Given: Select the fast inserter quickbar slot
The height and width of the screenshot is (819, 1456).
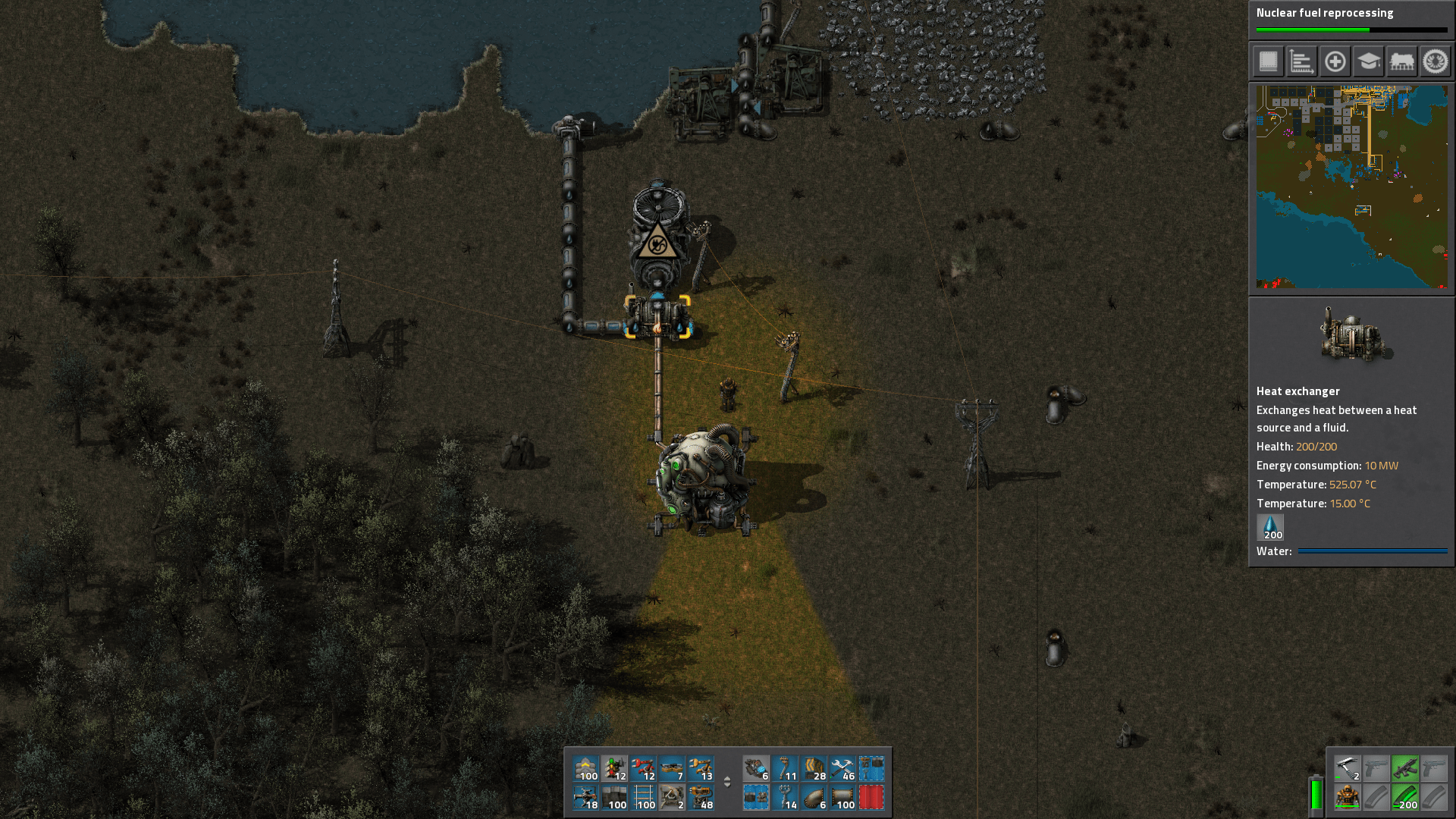Looking at the screenshot, I should 645,768.
